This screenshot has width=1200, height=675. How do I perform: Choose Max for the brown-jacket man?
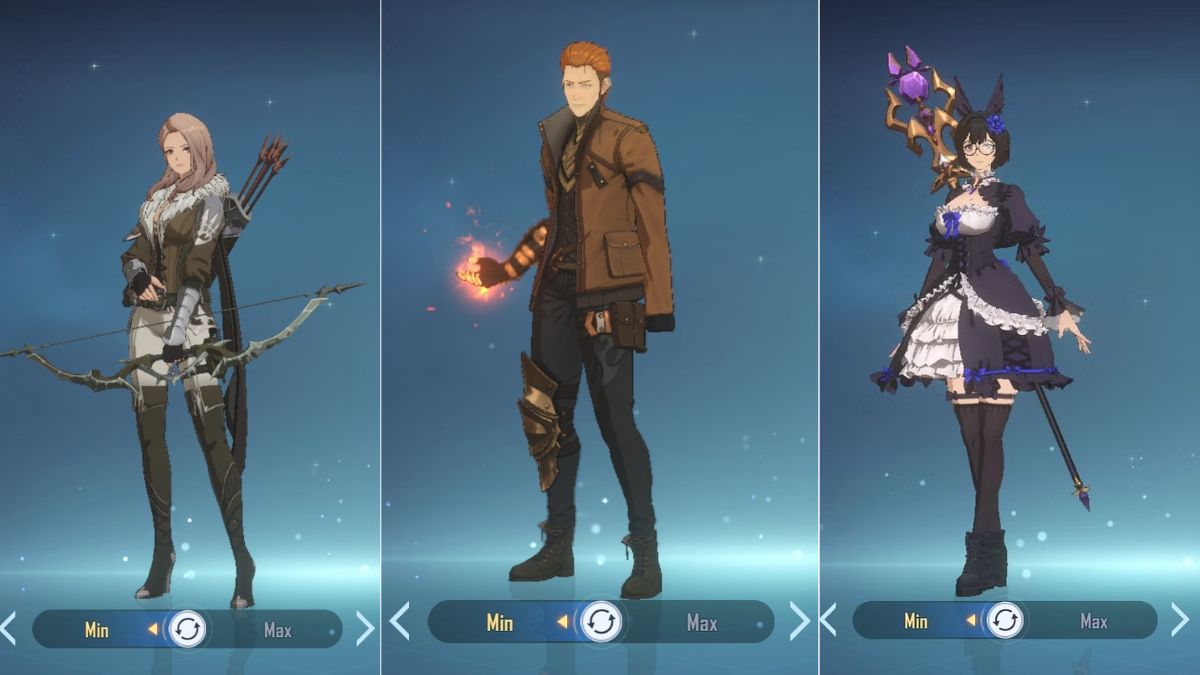702,622
